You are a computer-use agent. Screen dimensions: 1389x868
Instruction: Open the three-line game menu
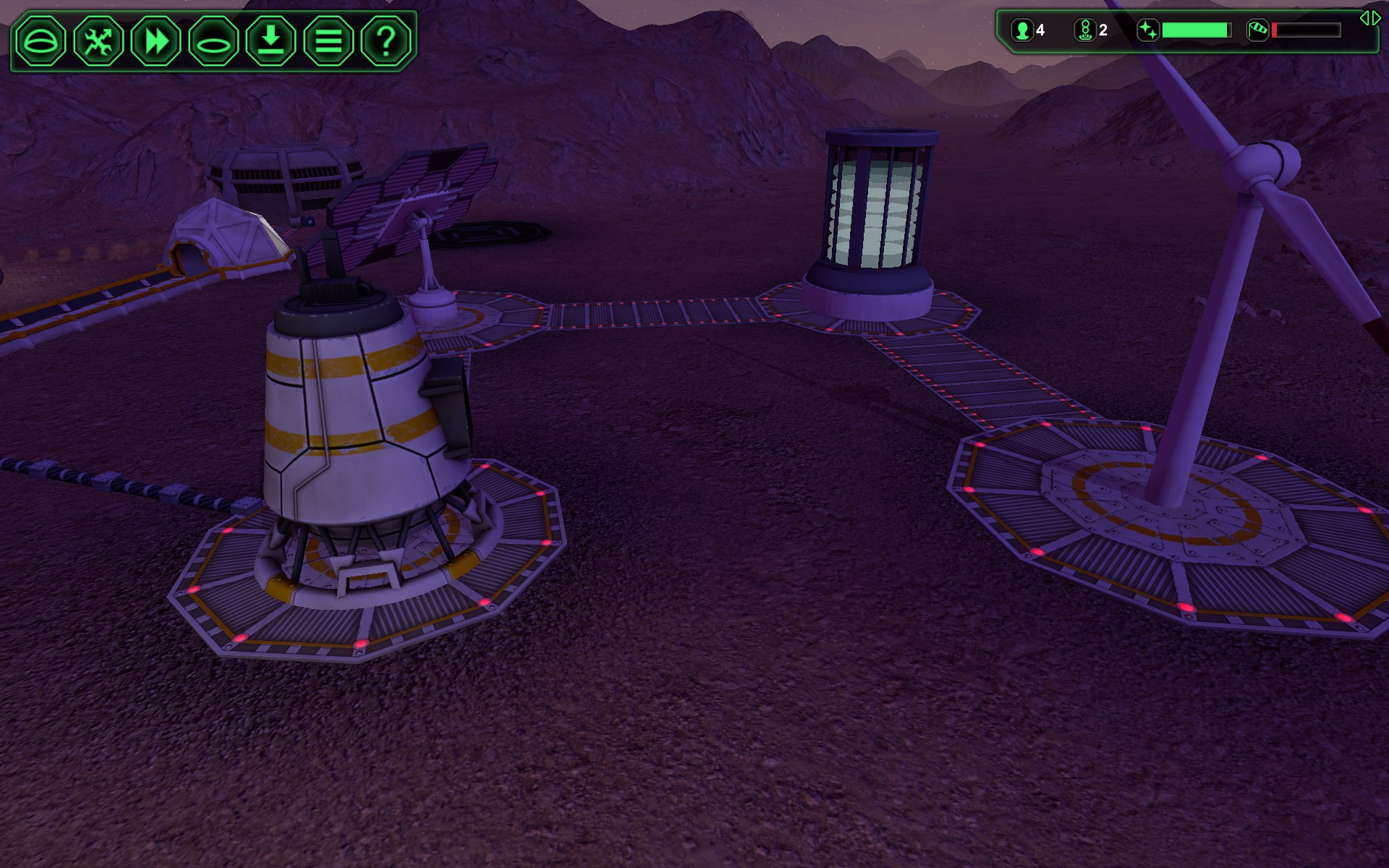328,41
